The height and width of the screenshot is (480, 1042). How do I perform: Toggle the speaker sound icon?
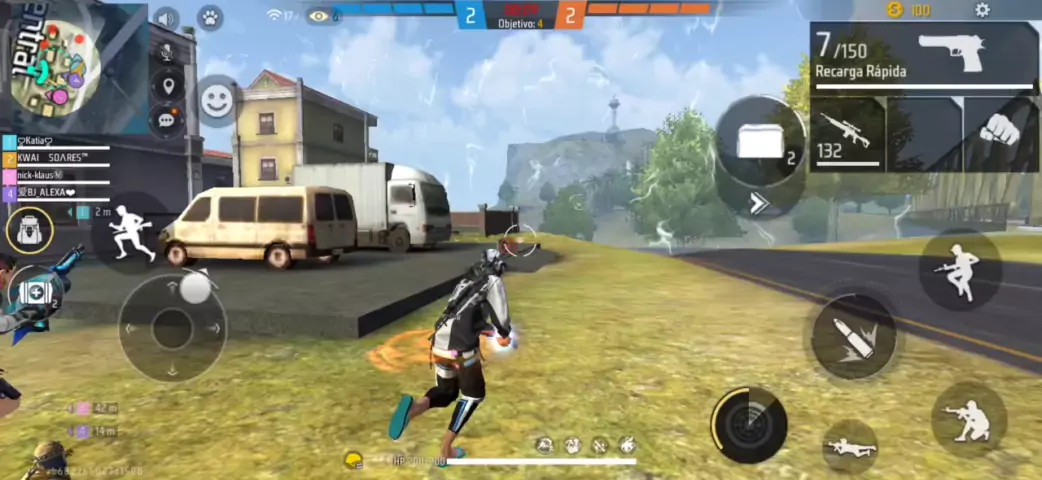[x=166, y=19]
